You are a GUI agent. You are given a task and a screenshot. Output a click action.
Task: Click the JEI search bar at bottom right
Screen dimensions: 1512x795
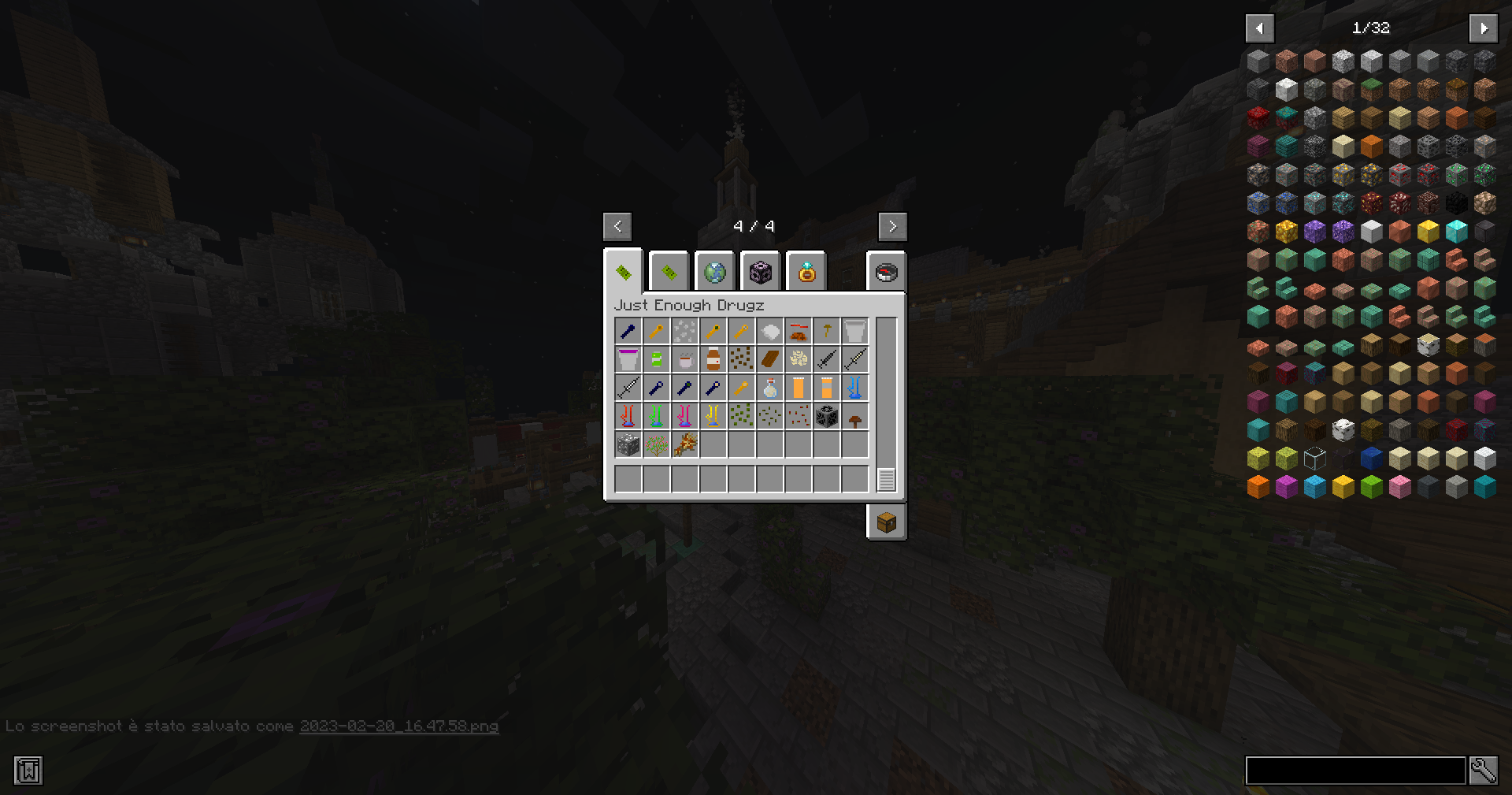tap(1354, 771)
